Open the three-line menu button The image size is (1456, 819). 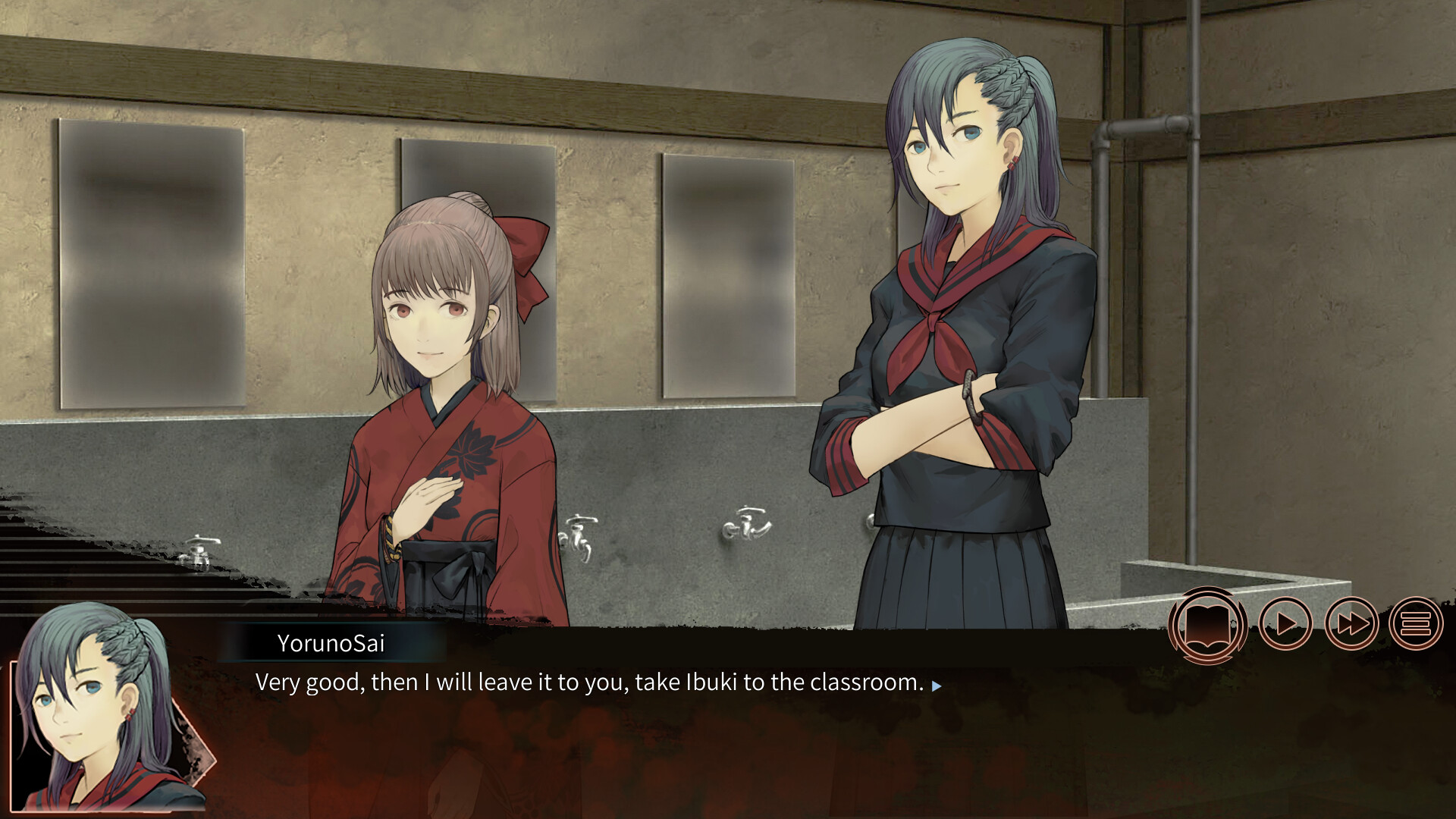click(x=1416, y=624)
